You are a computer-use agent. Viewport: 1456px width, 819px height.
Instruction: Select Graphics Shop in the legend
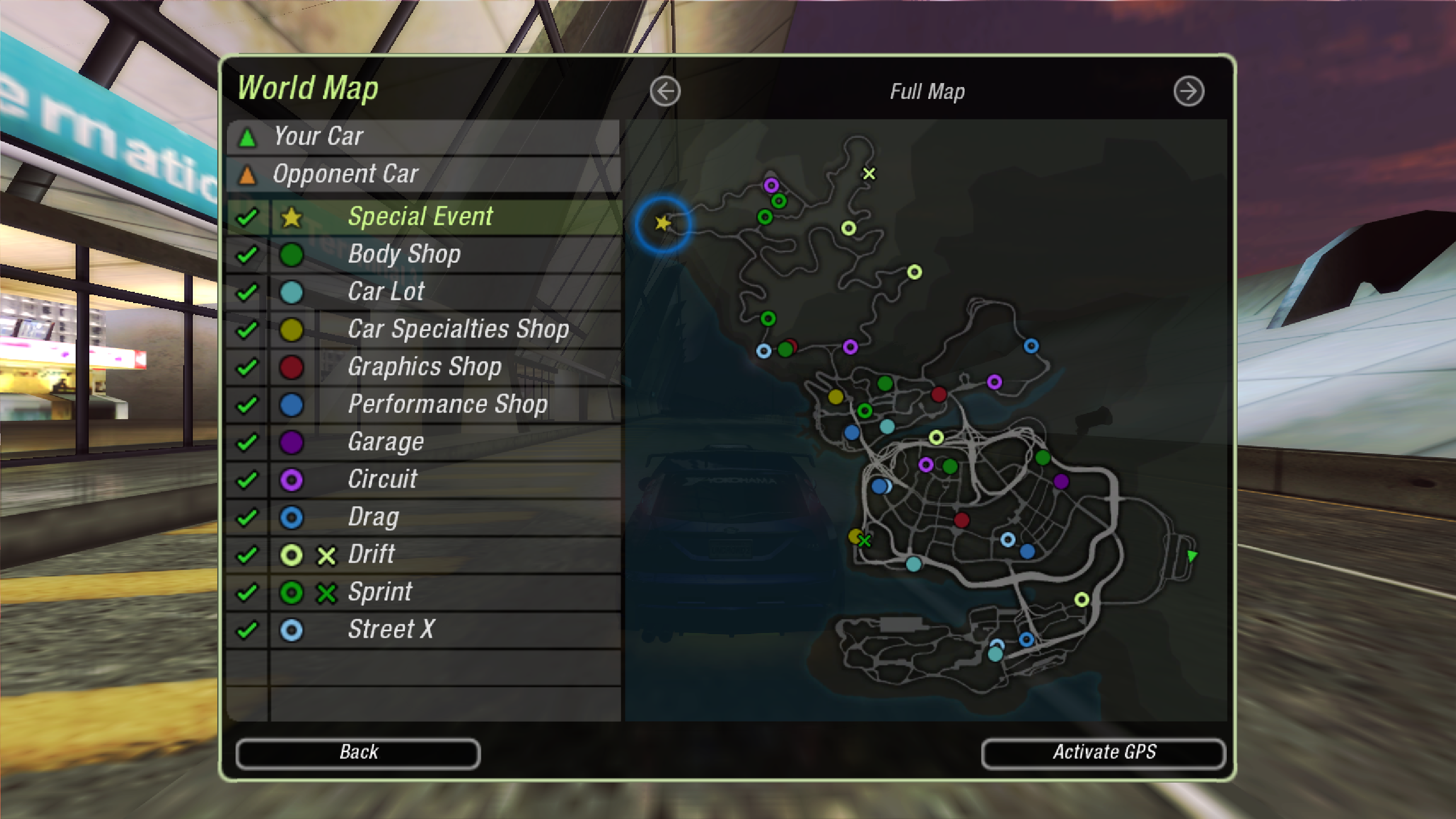coord(424,367)
